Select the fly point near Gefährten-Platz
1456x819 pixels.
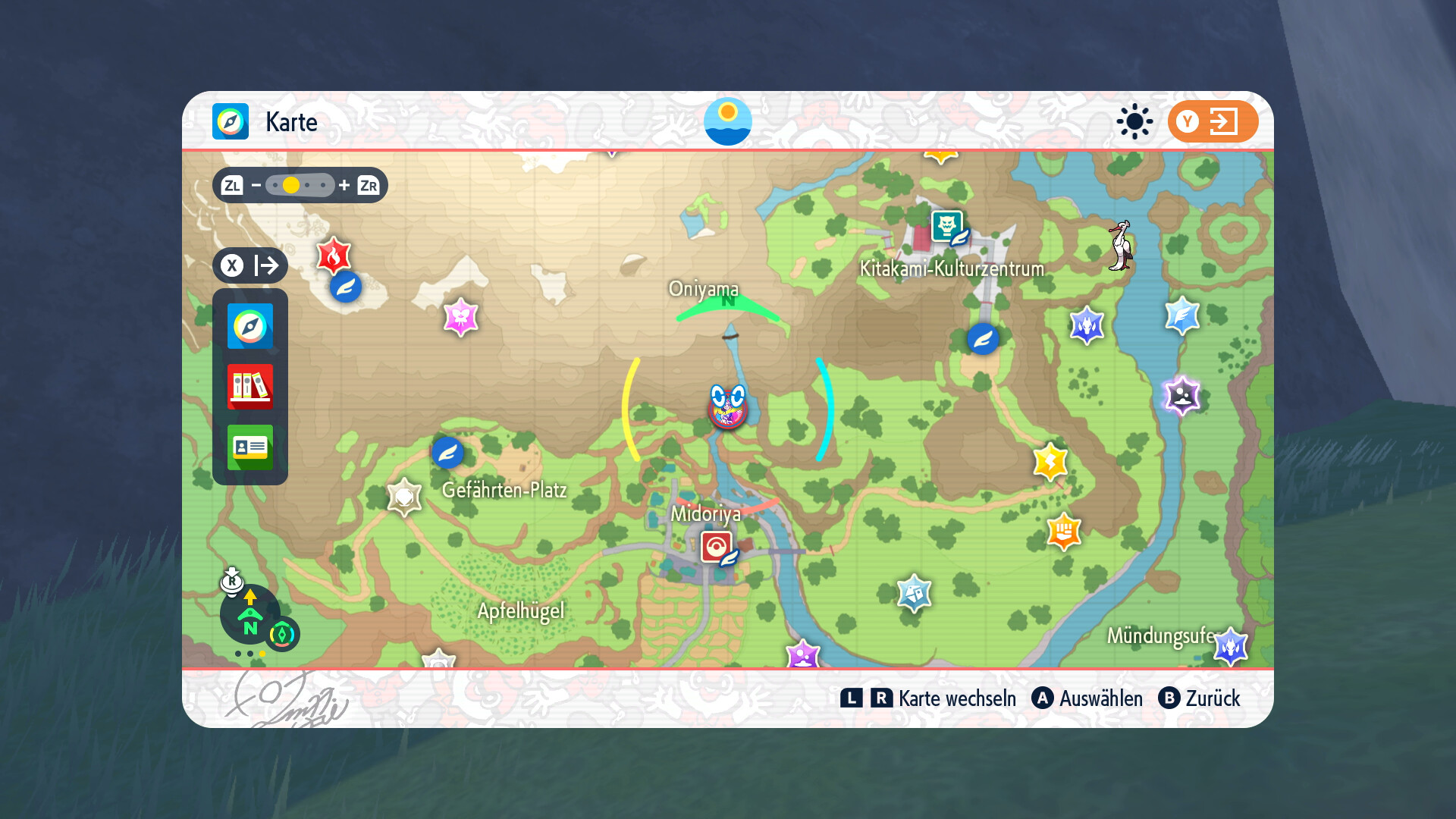(447, 453)
